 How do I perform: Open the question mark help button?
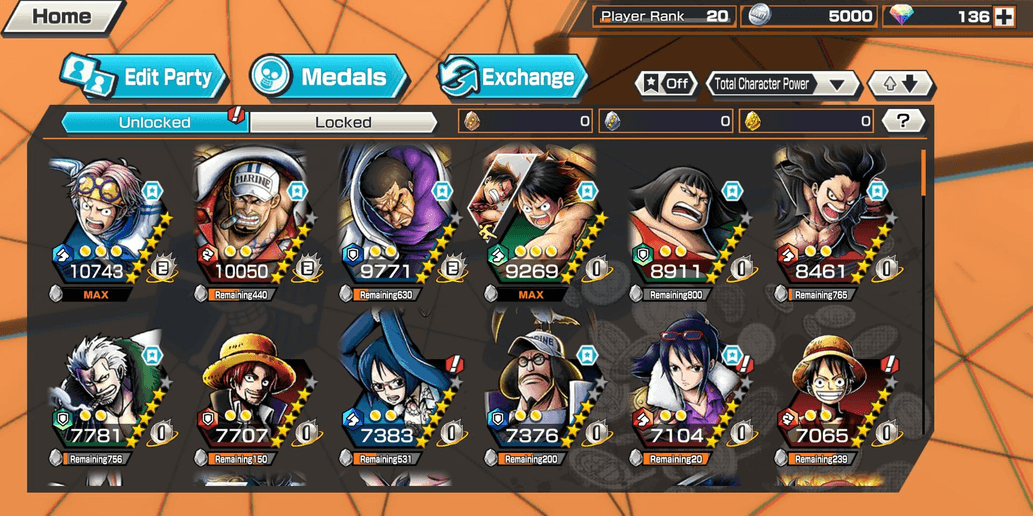click(x=903, y=121)
